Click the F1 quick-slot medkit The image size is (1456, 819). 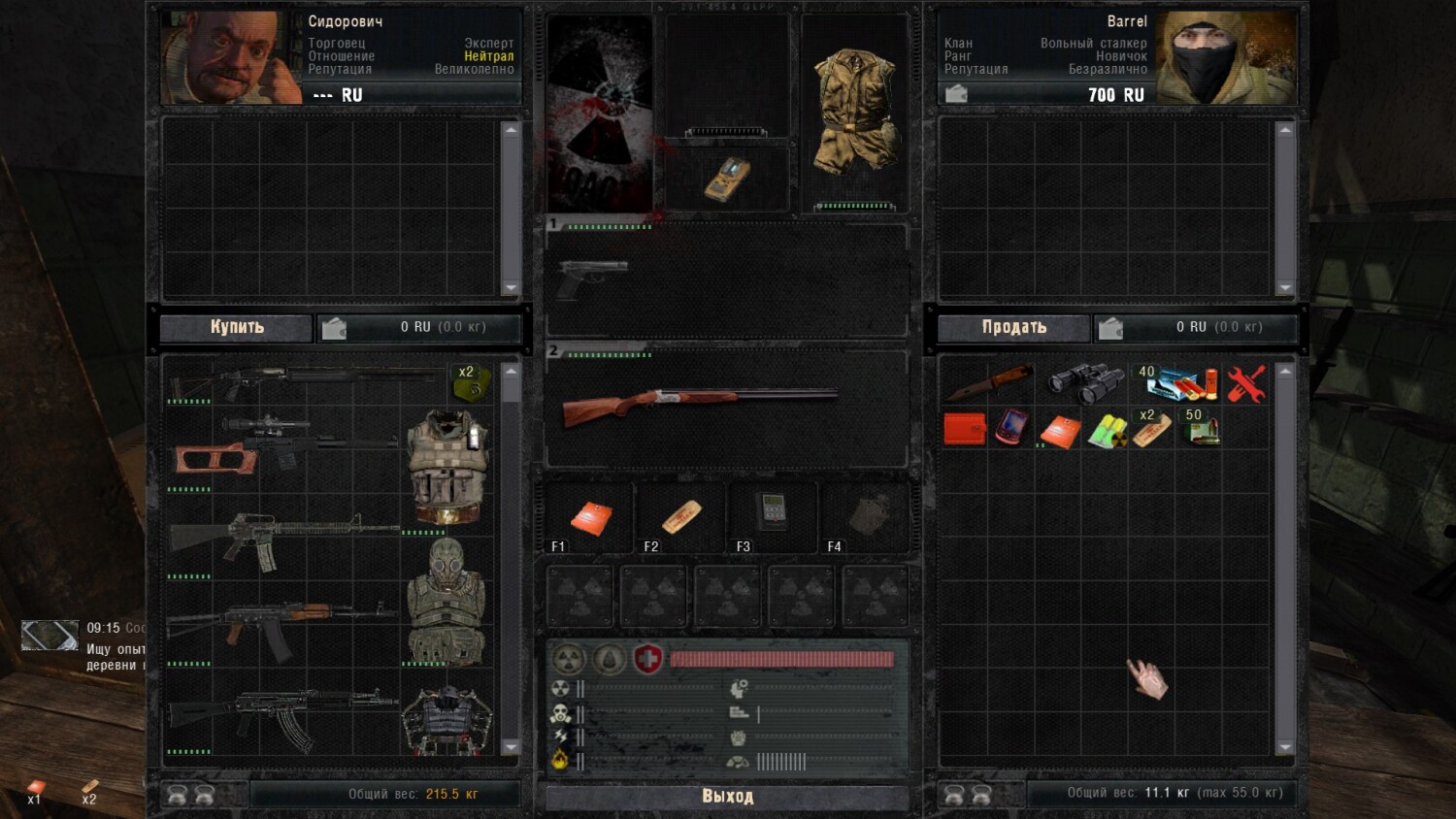coord(591,517)
